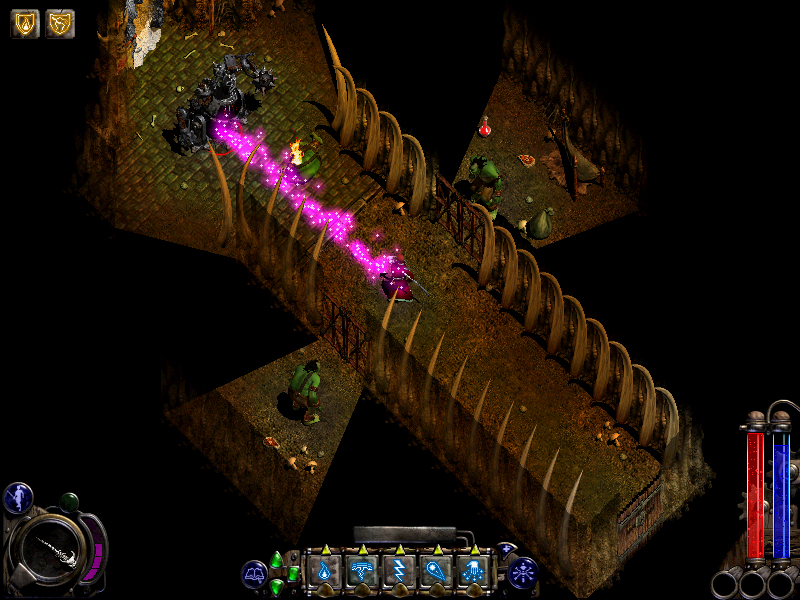Click the round starburst rune button
This screenshot has height=600, width=800.
pos(523,573)
